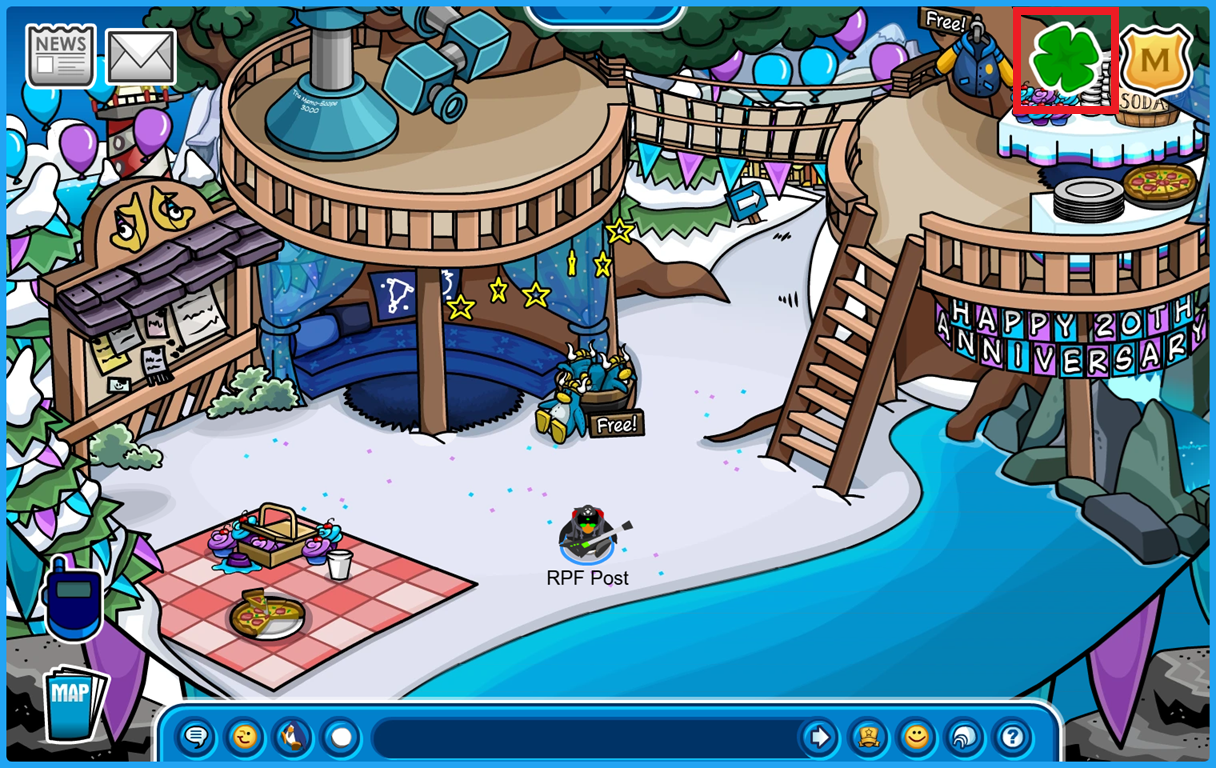Image resolution: width=1216 pixels, height=768 pixels.
Task: Open the blue spy phone
Action: [x=73, y=601]
